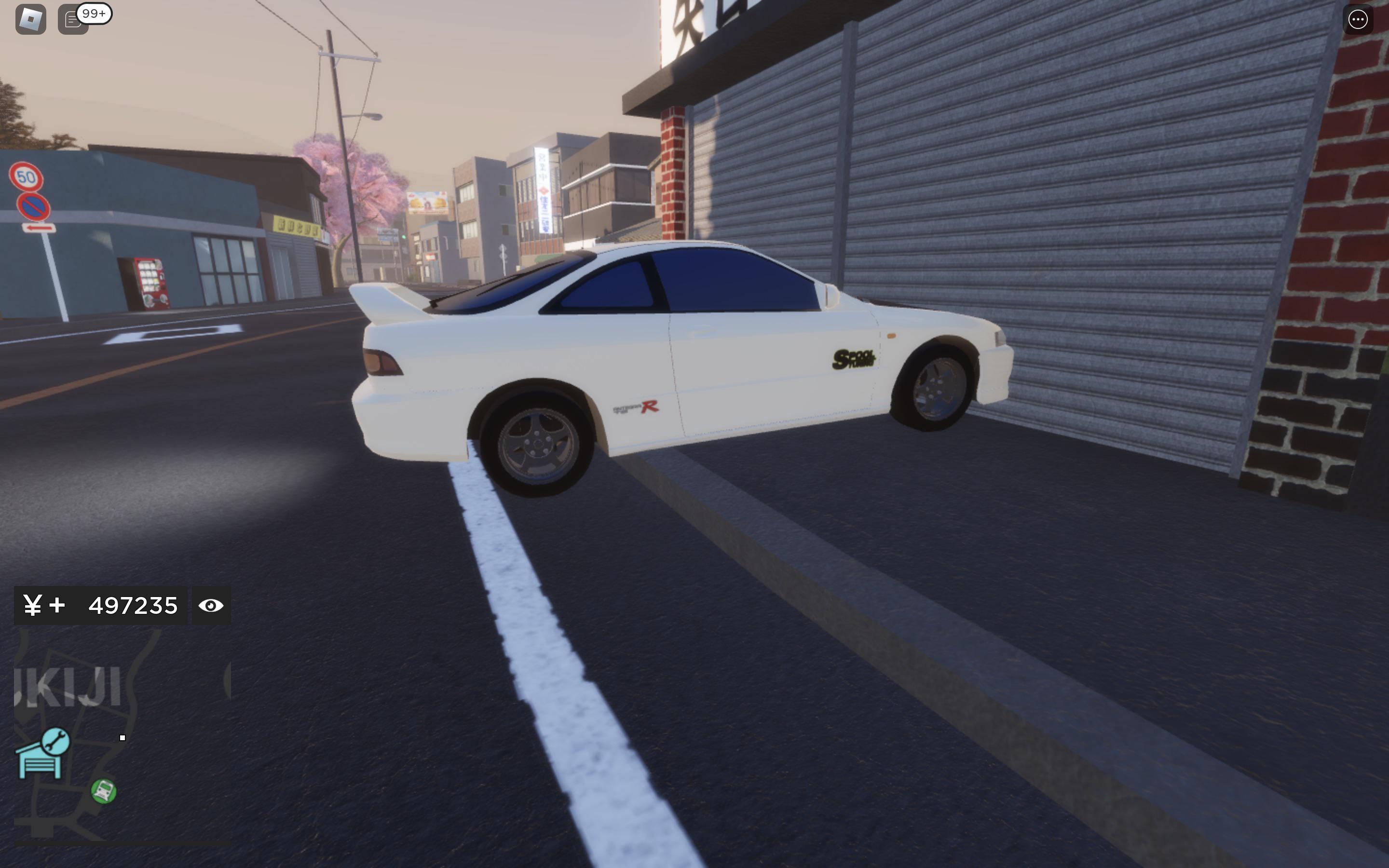Open Roblox system menu from top bar
The width and height of the screenshot is (1389, 868).
(31, 19)
